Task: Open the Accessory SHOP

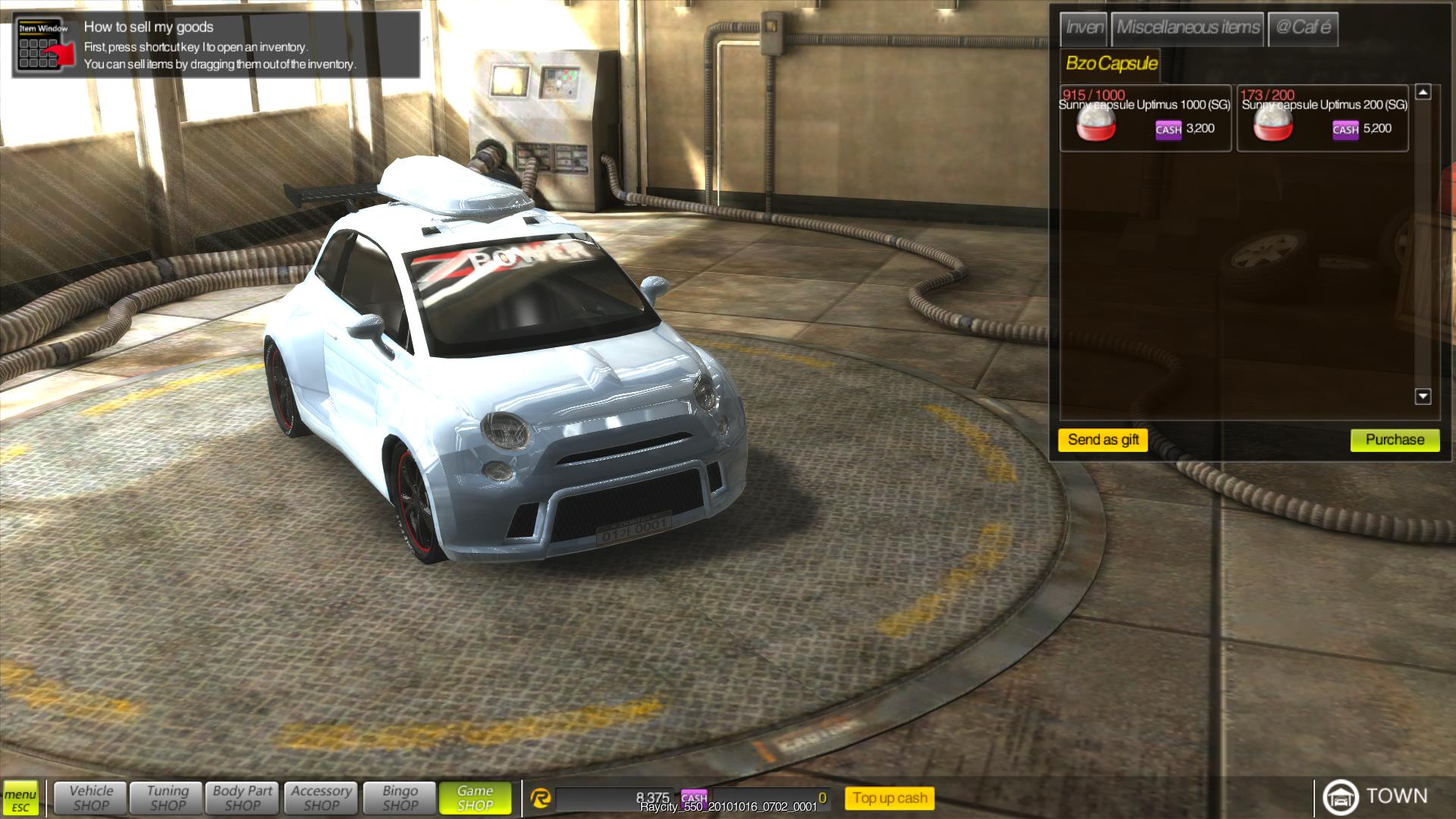Action: (322, 798)
